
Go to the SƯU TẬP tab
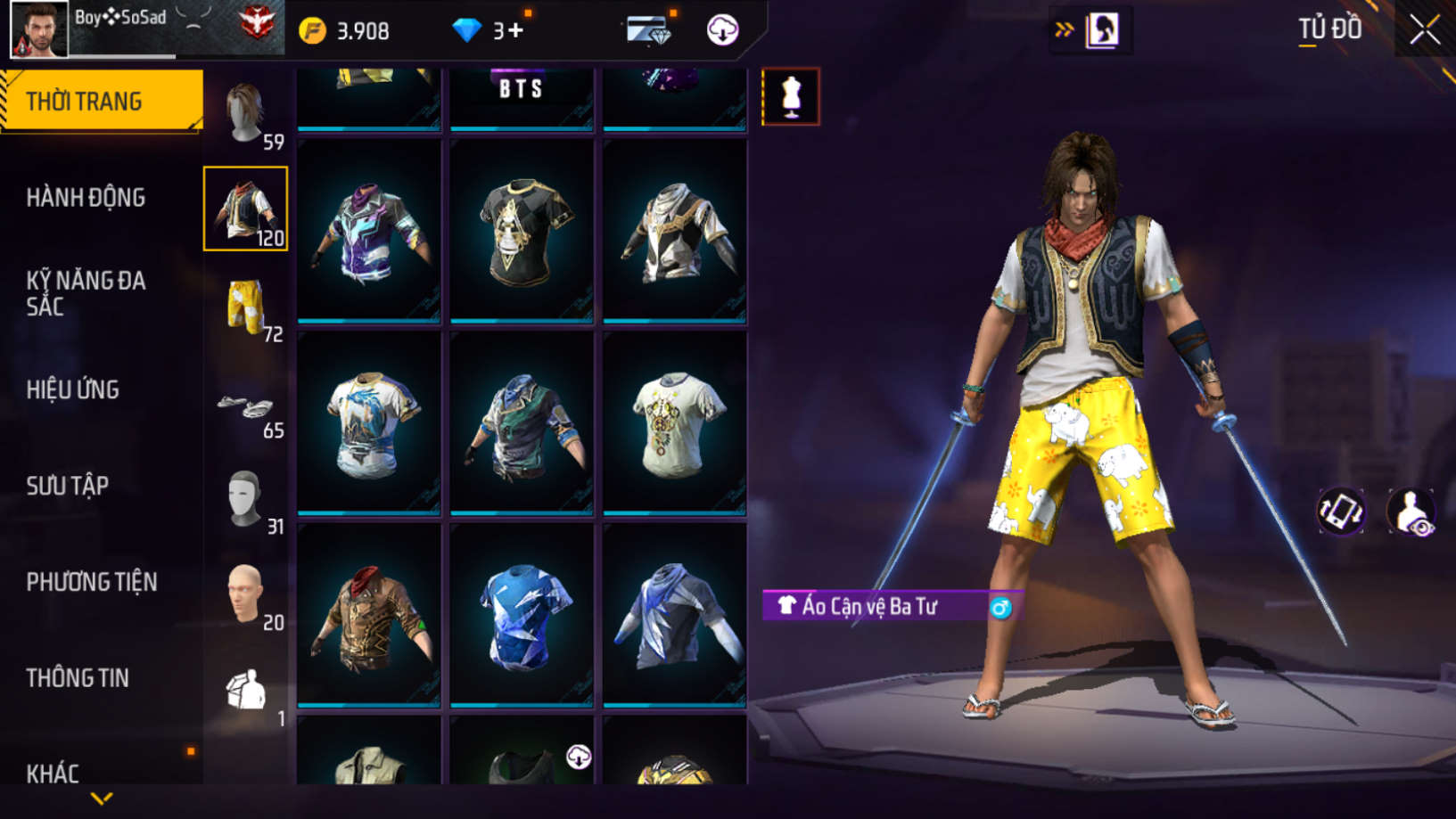point(68,486)
